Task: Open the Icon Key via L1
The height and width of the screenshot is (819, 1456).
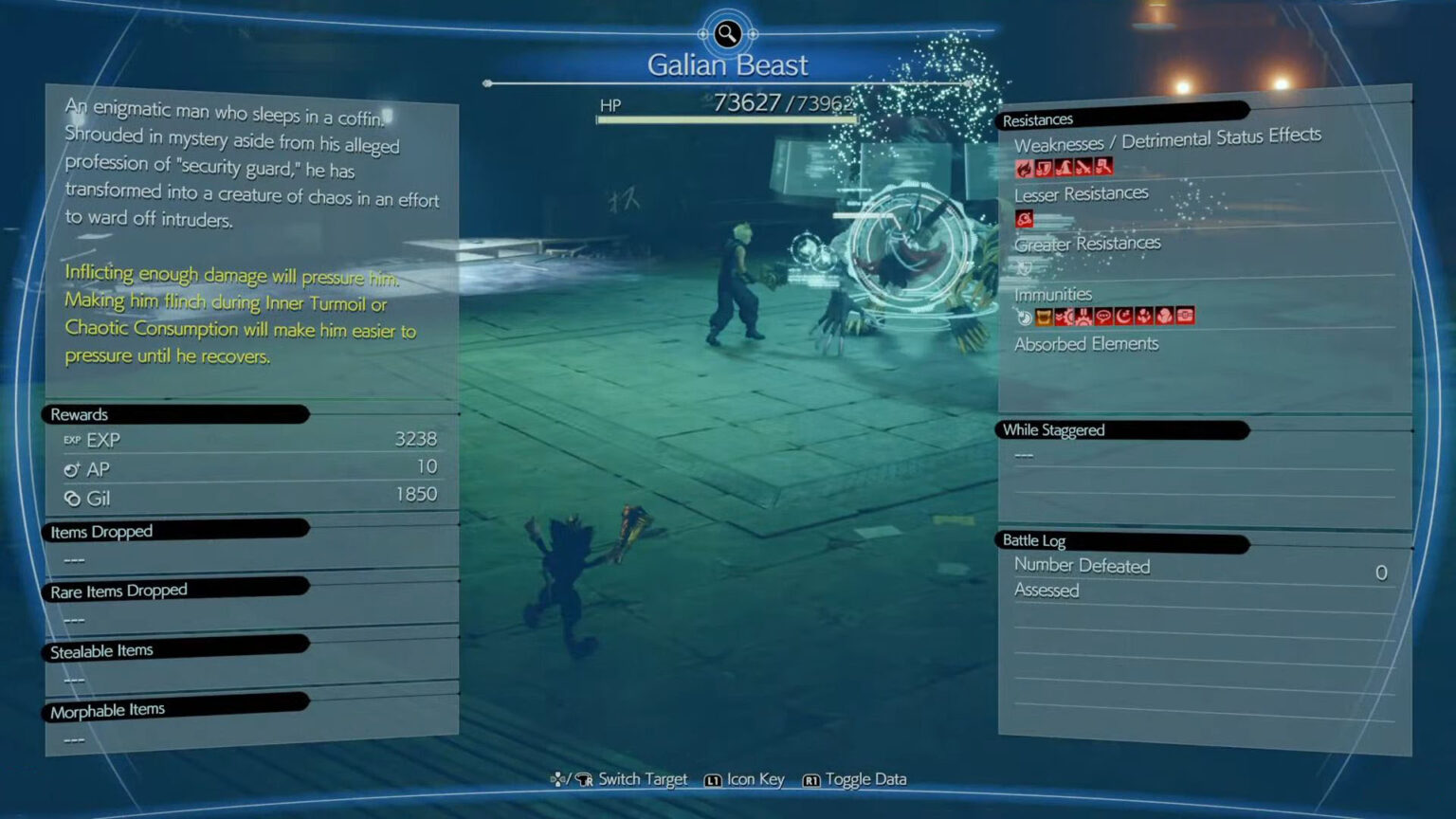Action: coord(713,779)
